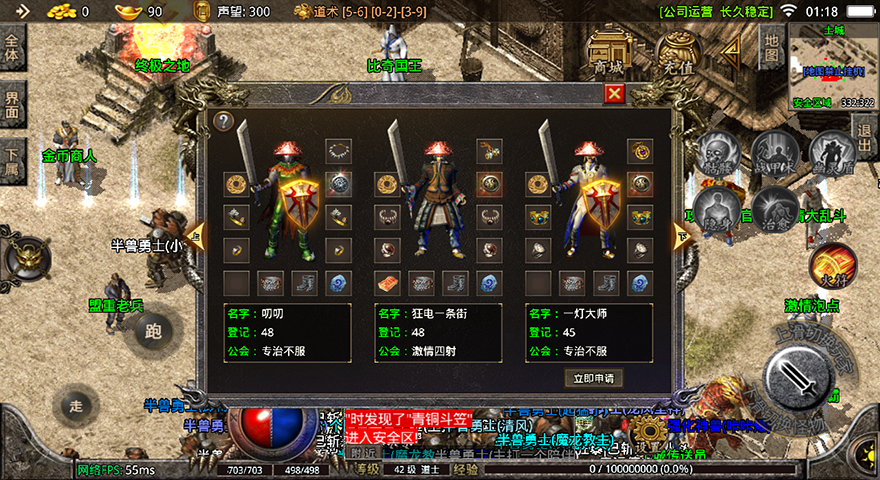Select the necklace slot of player 叨叨
Screen dimensions: 880x480
tap(338, 152)
